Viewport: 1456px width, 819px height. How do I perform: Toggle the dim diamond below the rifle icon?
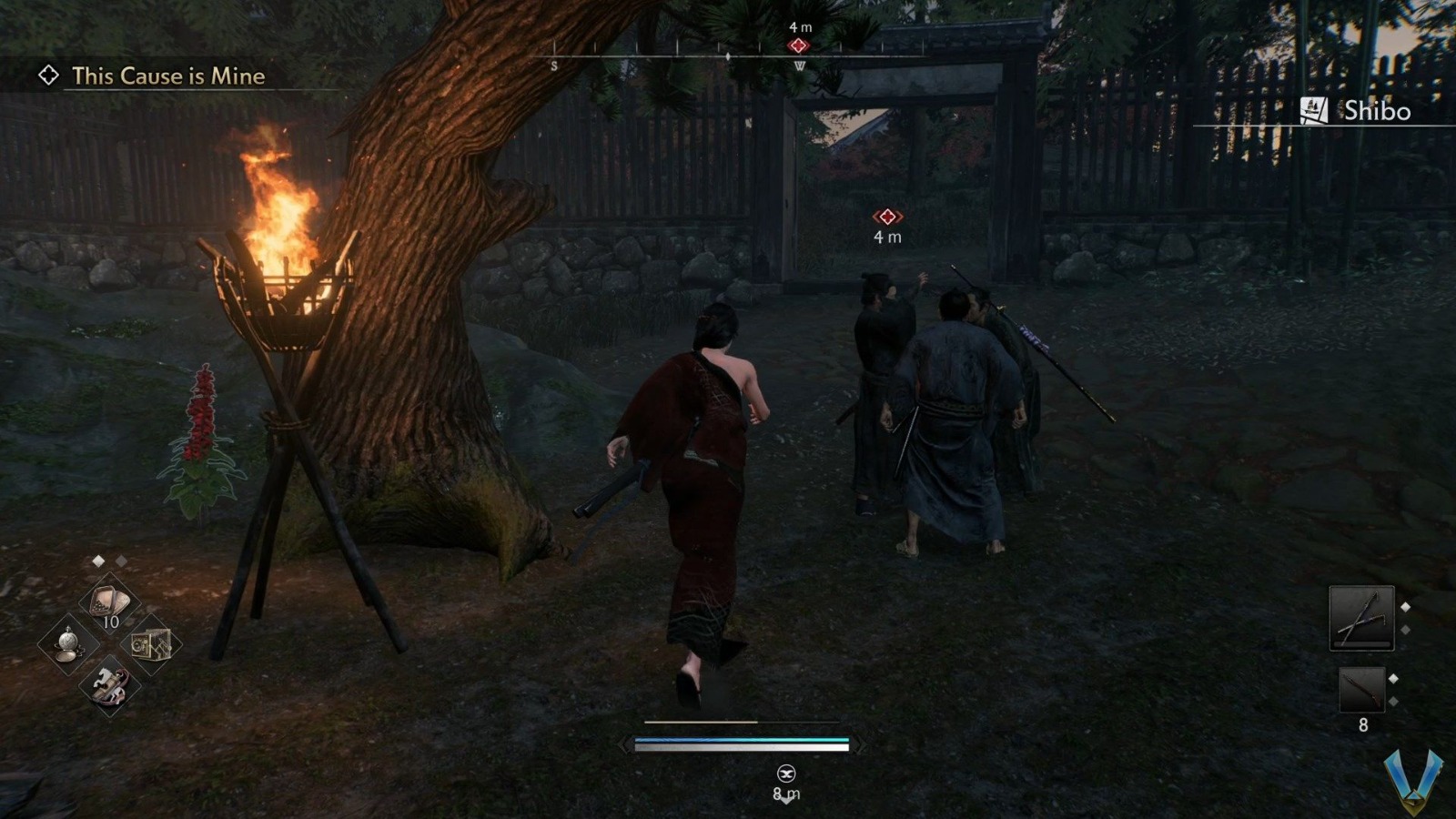click(1394, 702)
